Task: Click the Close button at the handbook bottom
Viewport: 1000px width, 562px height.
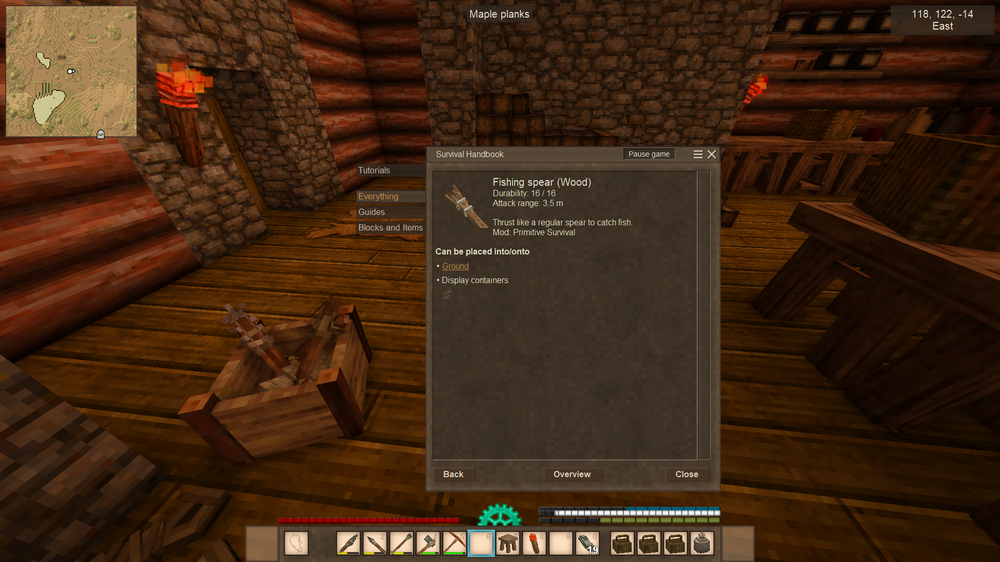Action: point(686,474)
